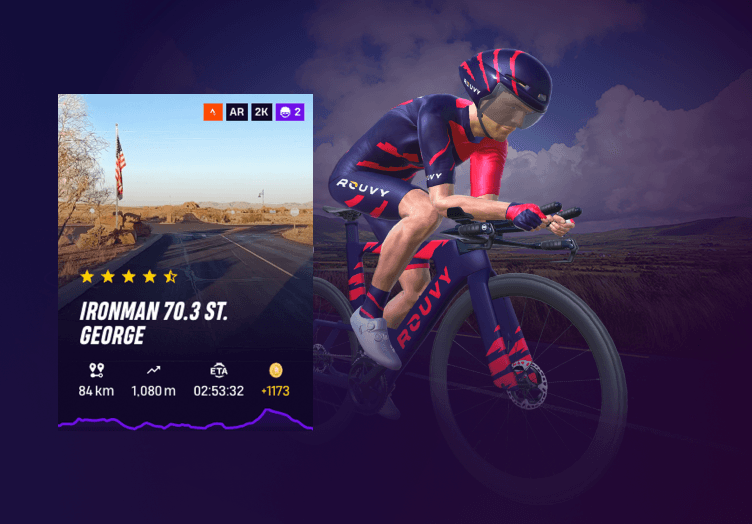
Task: Click the 2K video quality badge
Action: 262,112
